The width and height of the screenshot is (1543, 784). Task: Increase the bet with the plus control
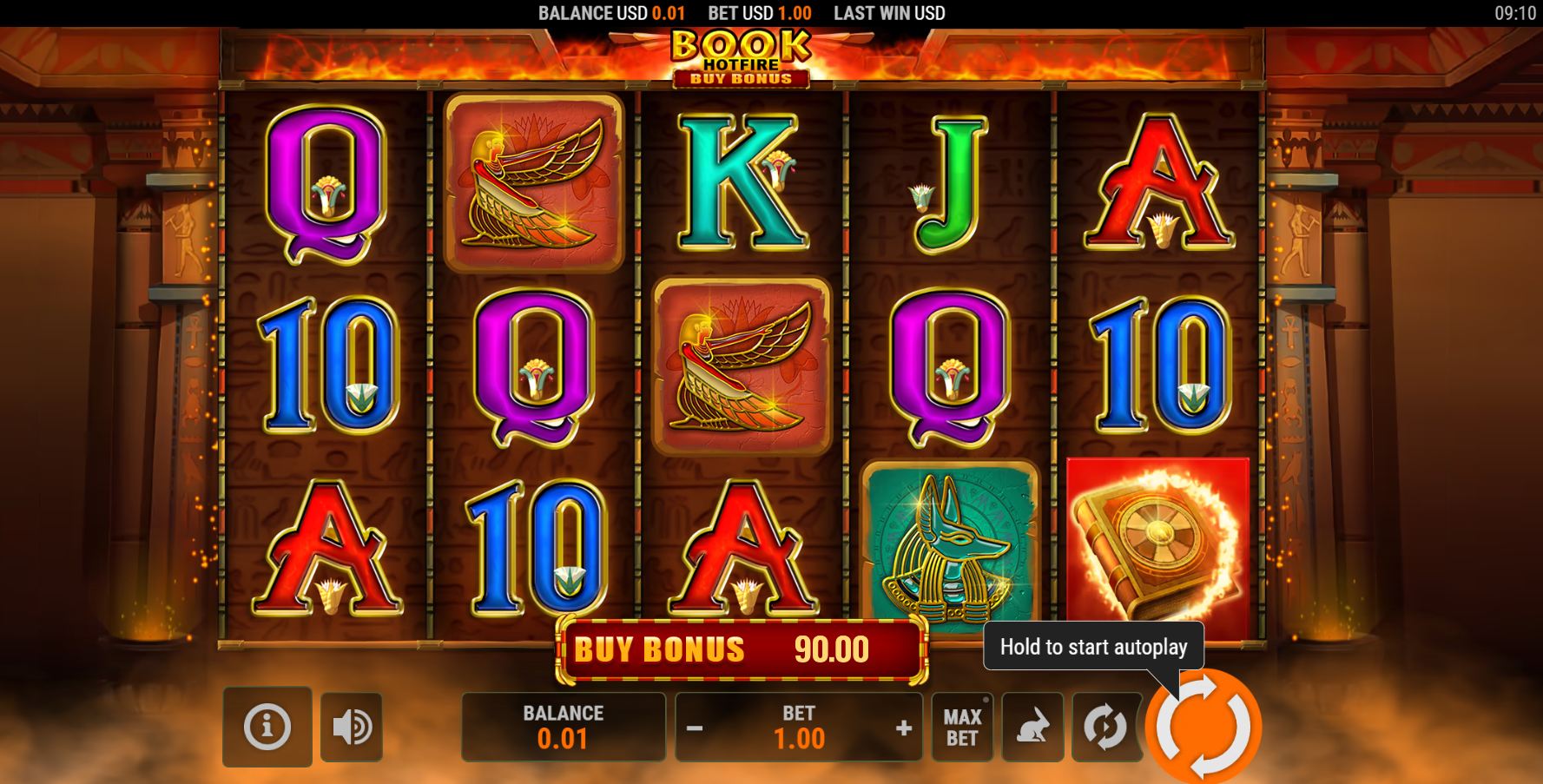pyautogui.click(x=903, y=728)
